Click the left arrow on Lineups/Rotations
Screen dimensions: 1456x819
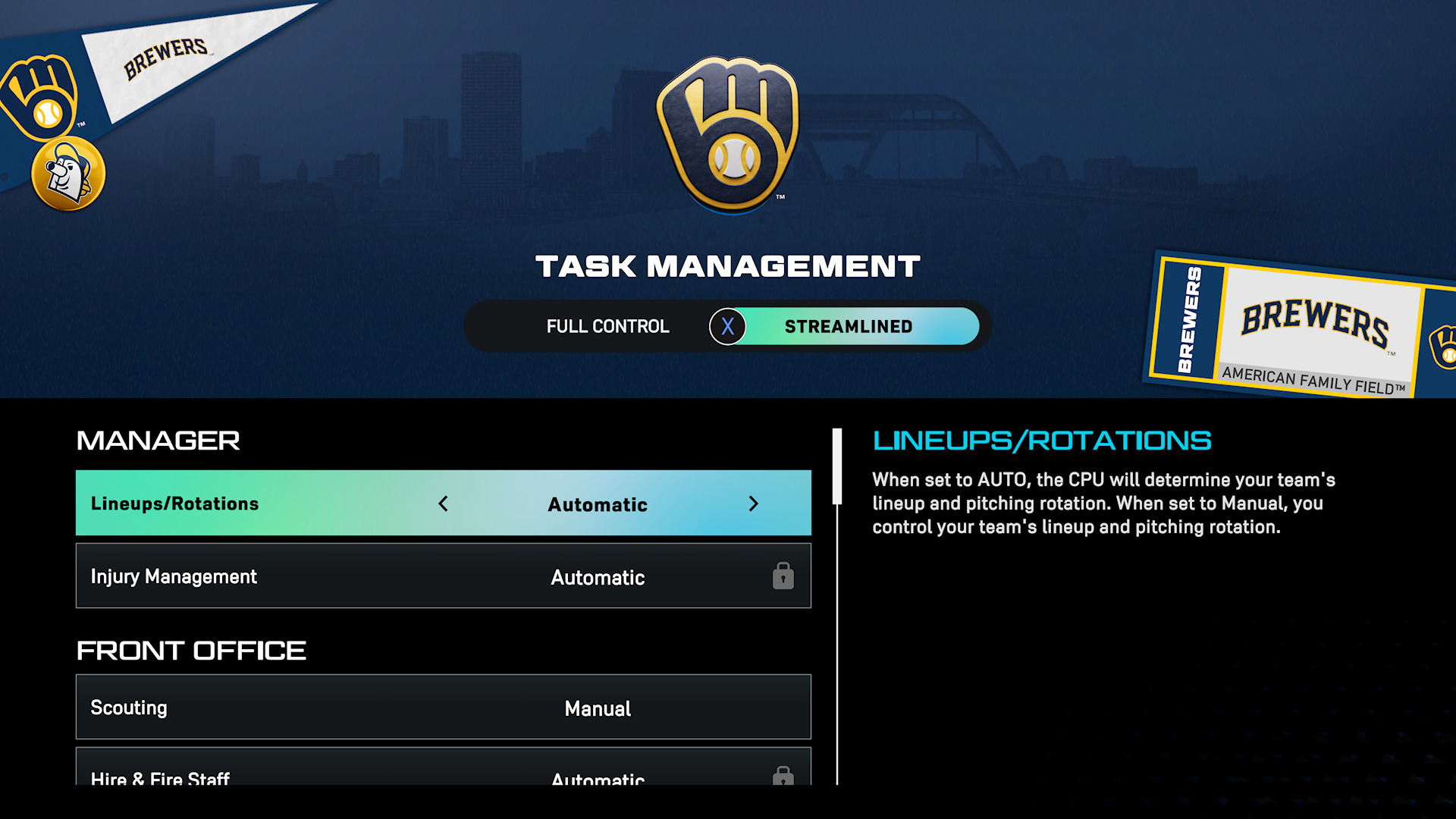pos(444,504)
